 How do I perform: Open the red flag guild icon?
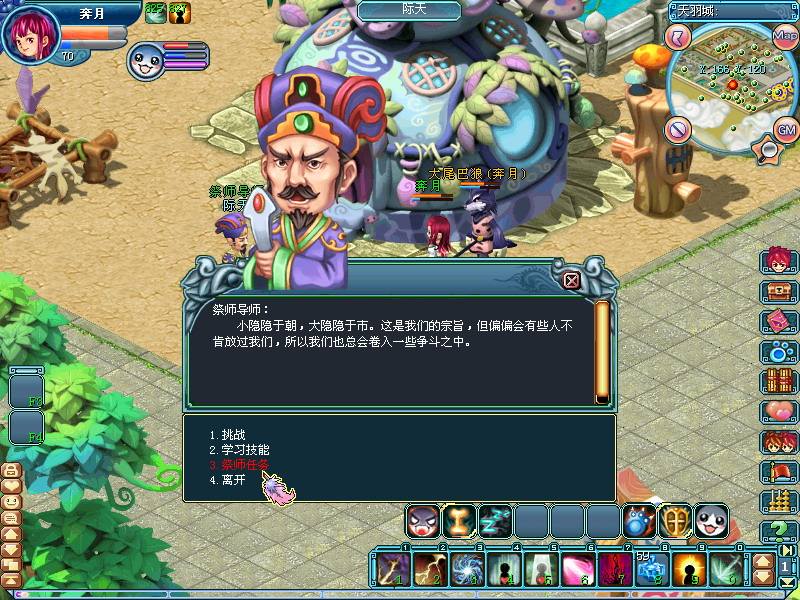click(x=779, y=472)
